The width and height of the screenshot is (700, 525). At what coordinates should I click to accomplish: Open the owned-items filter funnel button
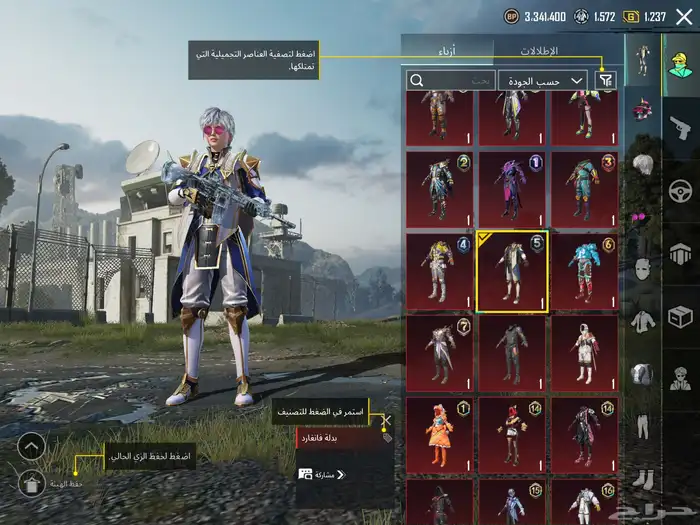(606, 80)
